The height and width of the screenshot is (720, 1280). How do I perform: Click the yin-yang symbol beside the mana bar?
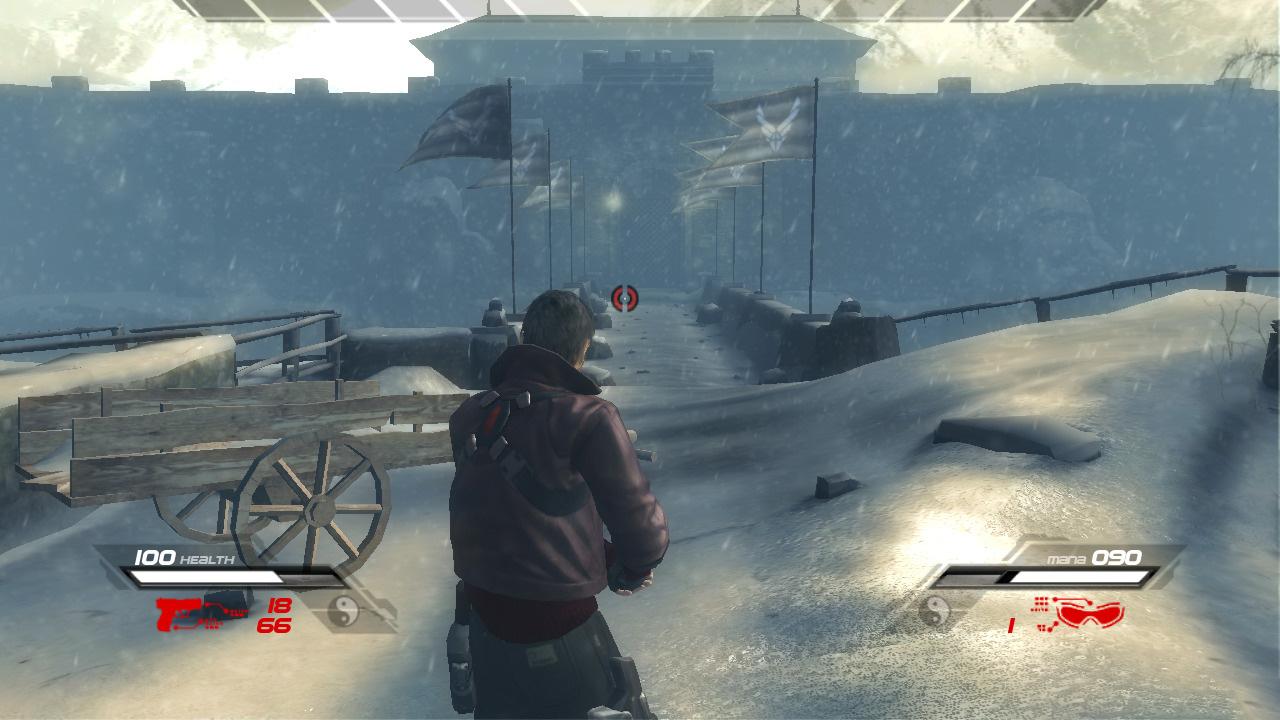click(937, 612)
